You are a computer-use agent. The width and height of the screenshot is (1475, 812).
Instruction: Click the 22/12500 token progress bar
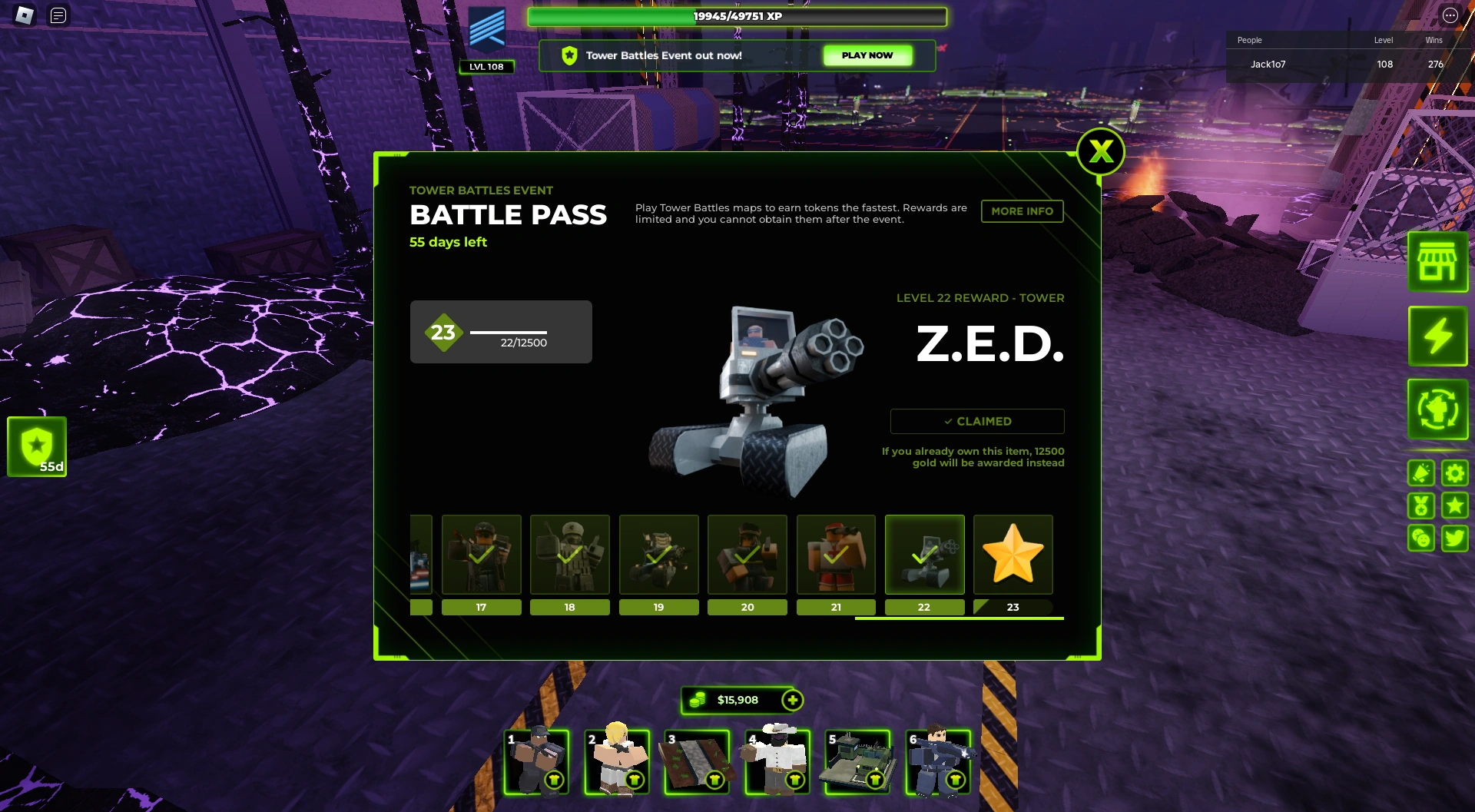coord(509,334)
